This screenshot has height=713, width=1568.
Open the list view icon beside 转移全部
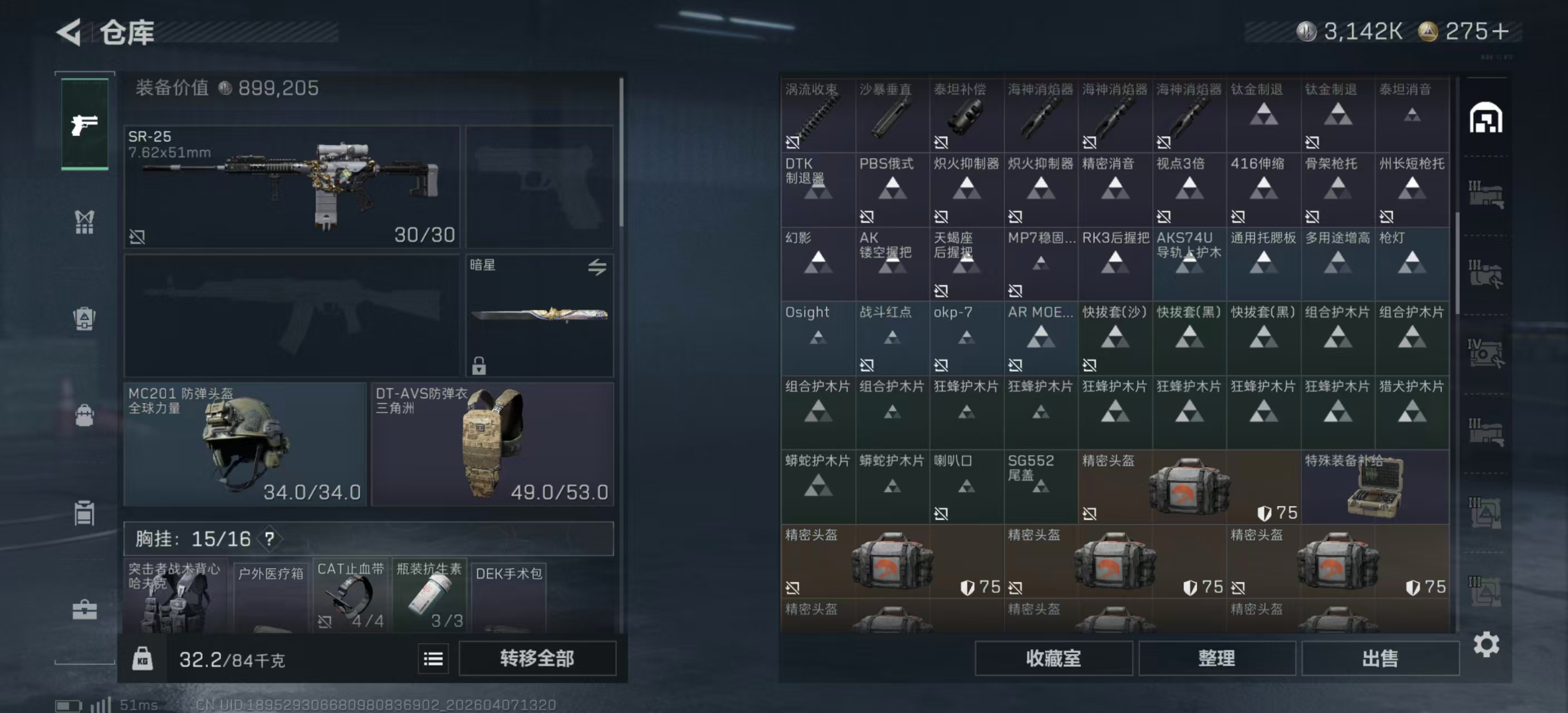point(433,658)
